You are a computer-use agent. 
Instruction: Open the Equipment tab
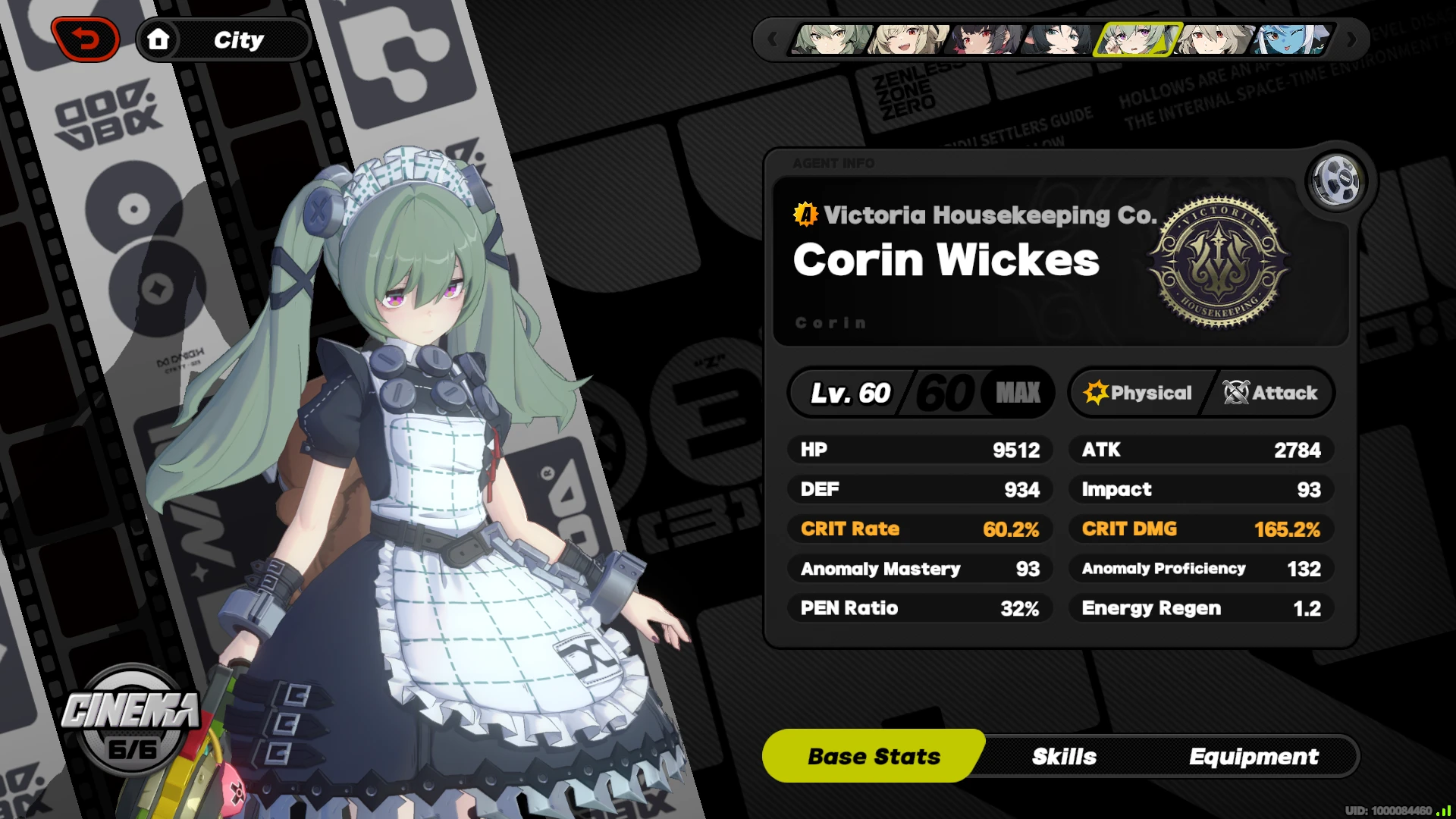tap(1254, 756)
